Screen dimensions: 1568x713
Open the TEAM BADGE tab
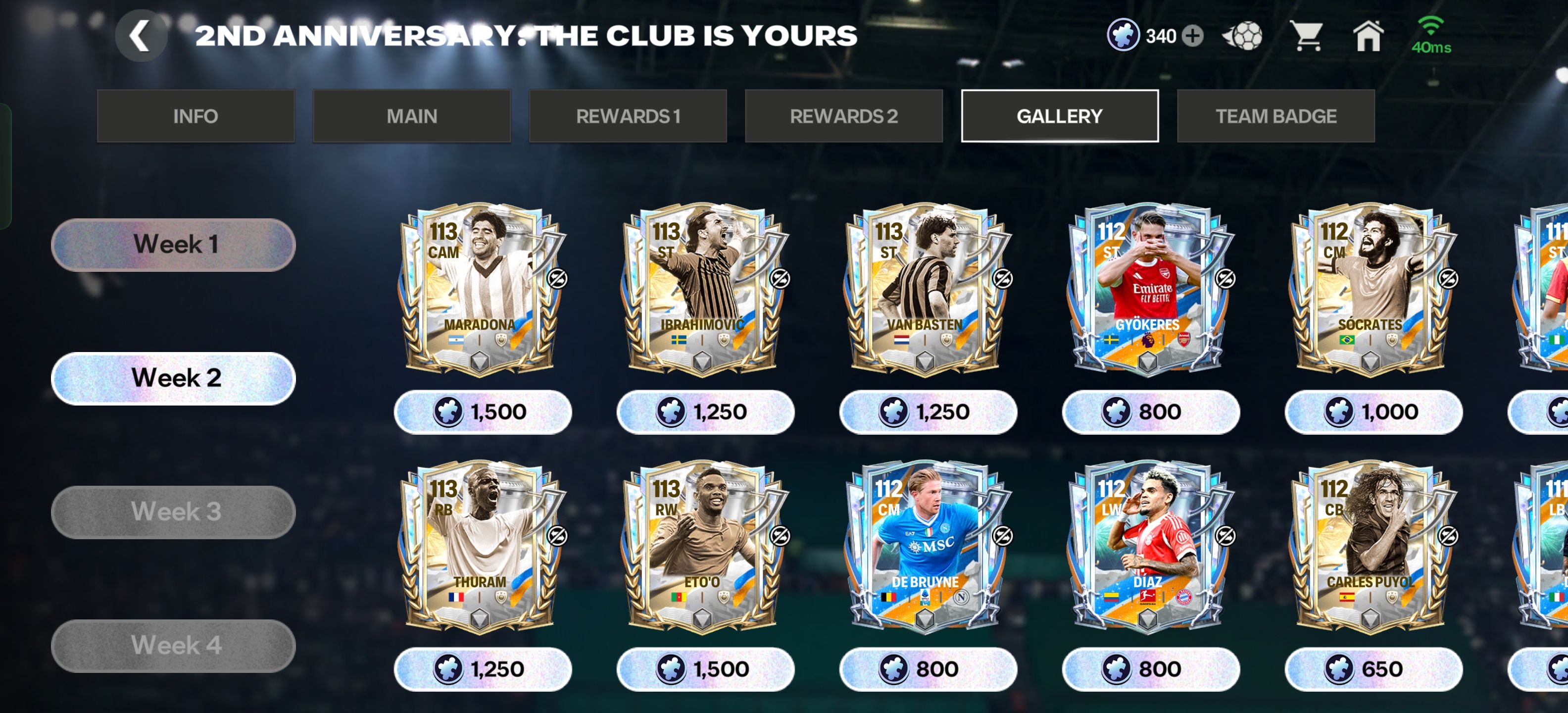point(1276,116)
